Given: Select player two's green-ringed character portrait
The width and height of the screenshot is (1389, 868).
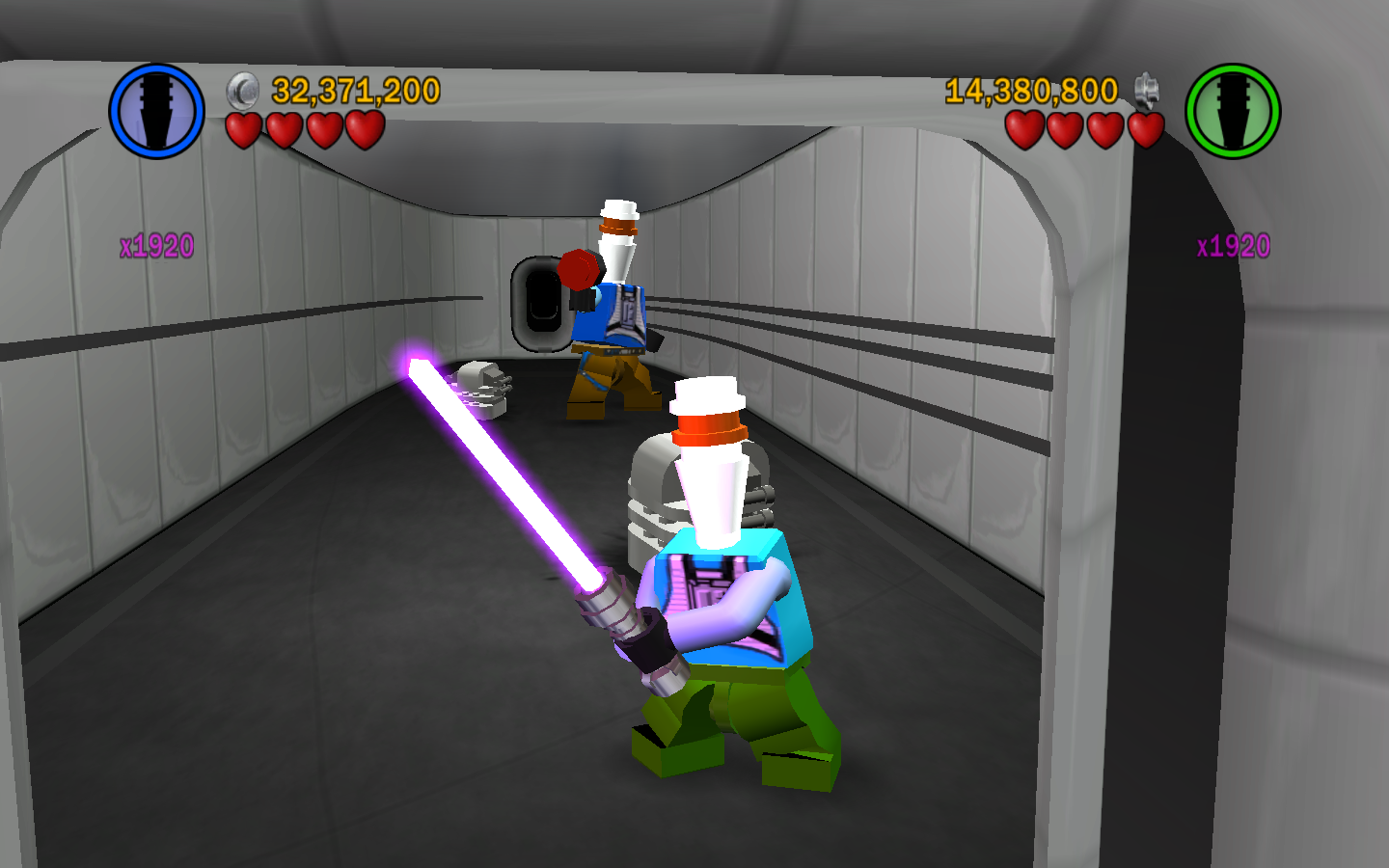Looking at the screenshot, I should click(x=1232, y=111).
